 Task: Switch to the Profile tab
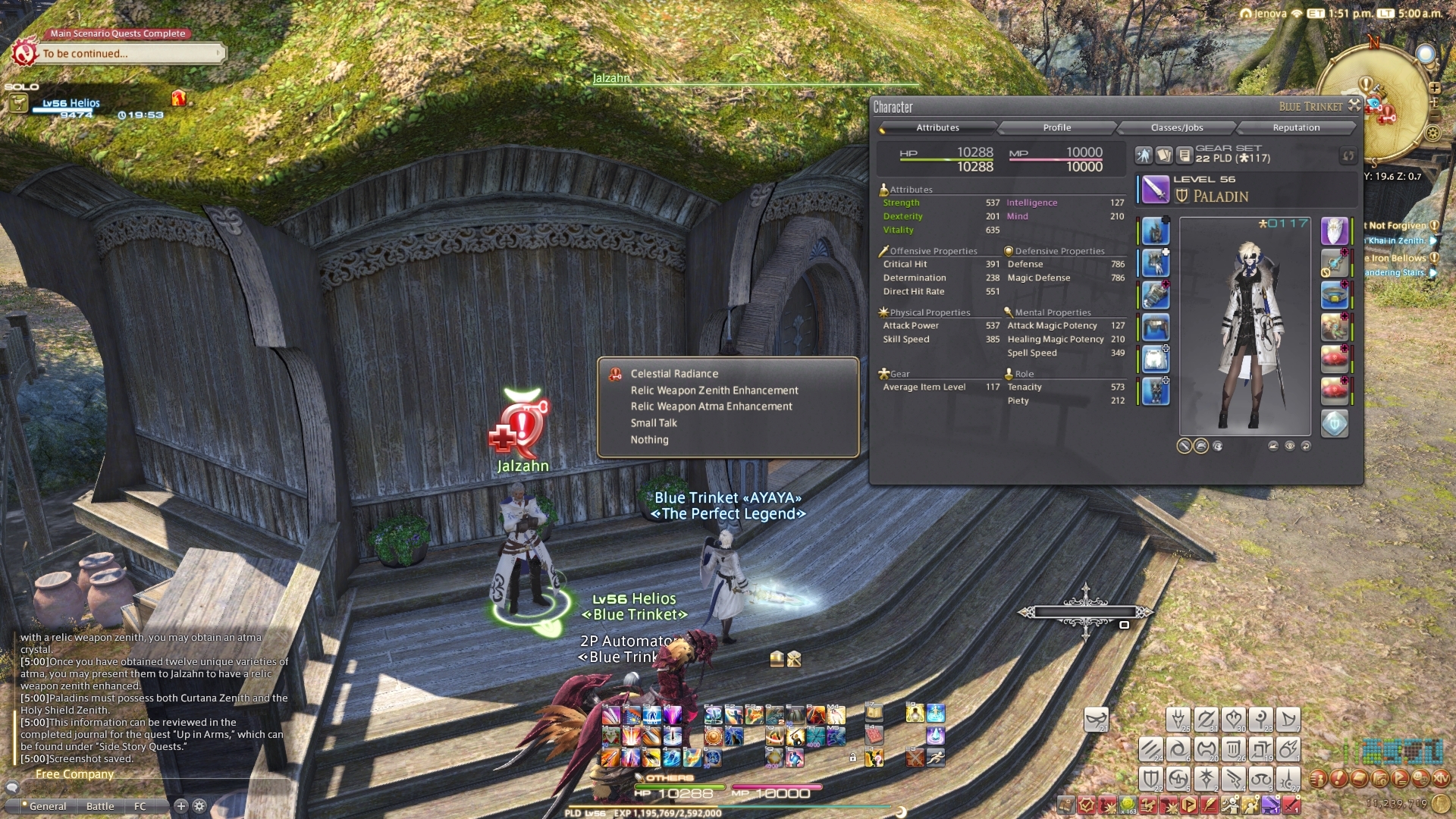[1056, 127]
